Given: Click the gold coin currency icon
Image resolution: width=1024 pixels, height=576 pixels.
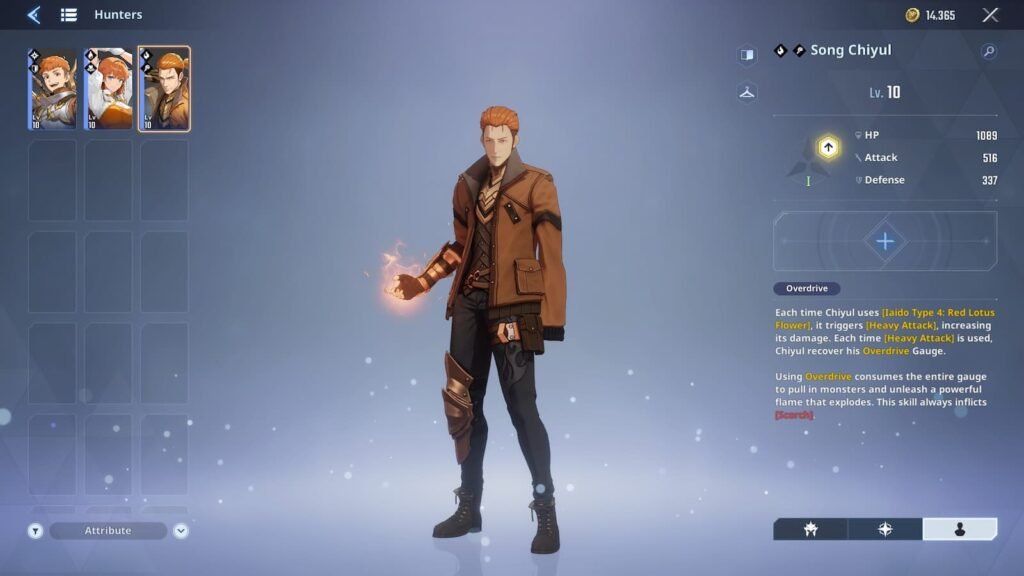Looking at the screenshot, I should point(912,15).
